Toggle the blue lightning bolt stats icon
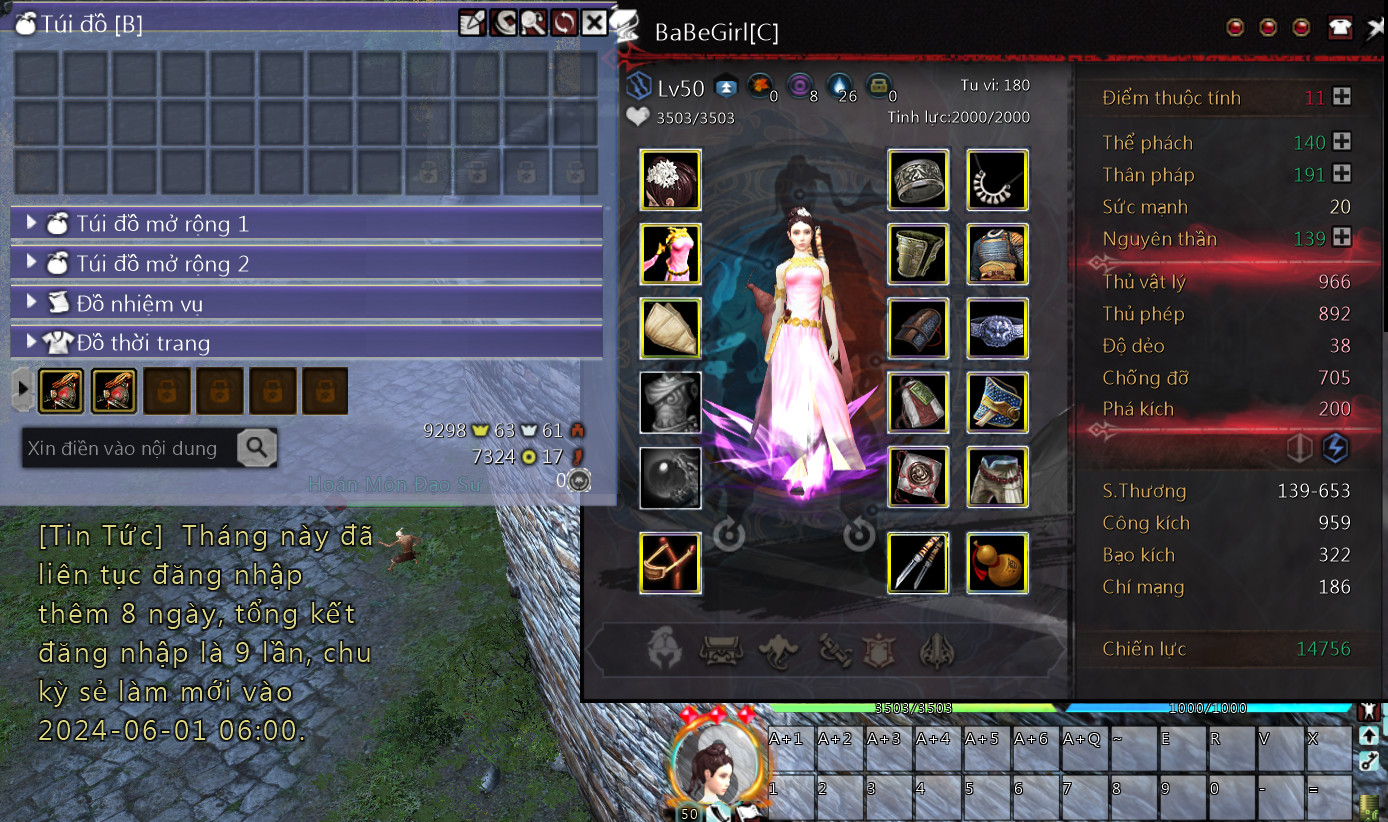 [x=1334, y=448]
